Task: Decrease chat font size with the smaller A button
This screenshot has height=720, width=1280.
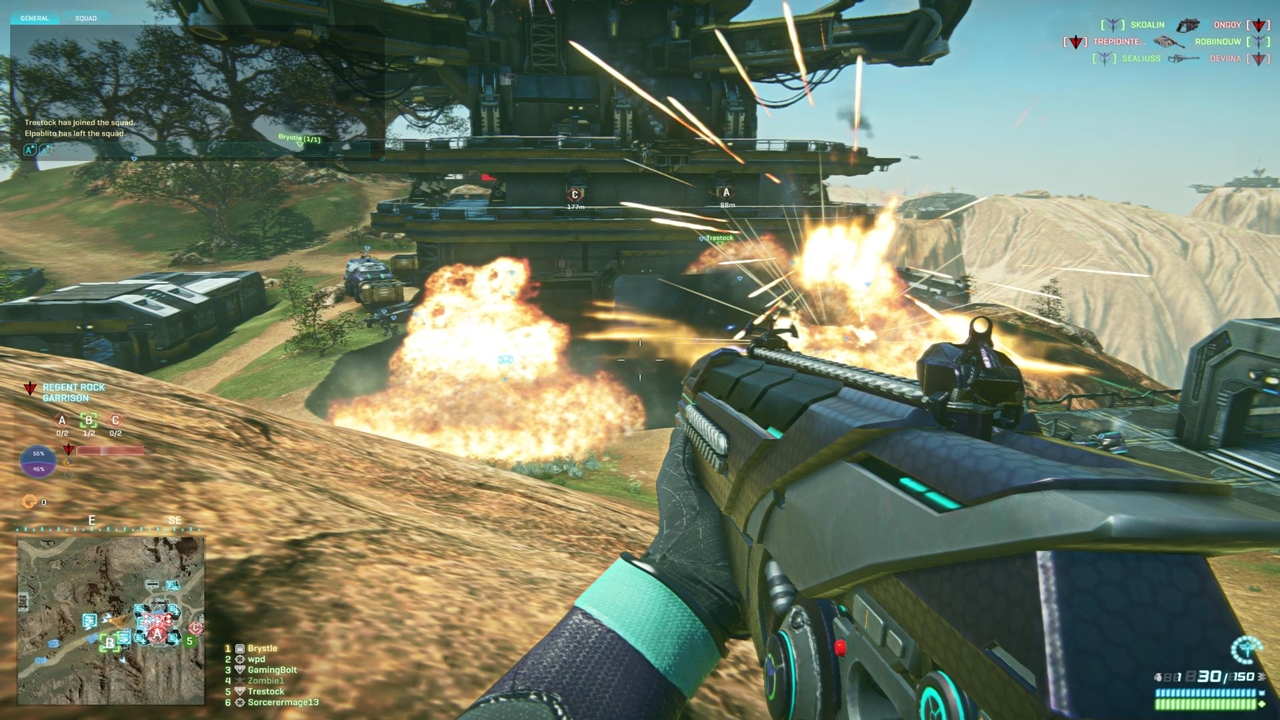Action: [44, 150]
